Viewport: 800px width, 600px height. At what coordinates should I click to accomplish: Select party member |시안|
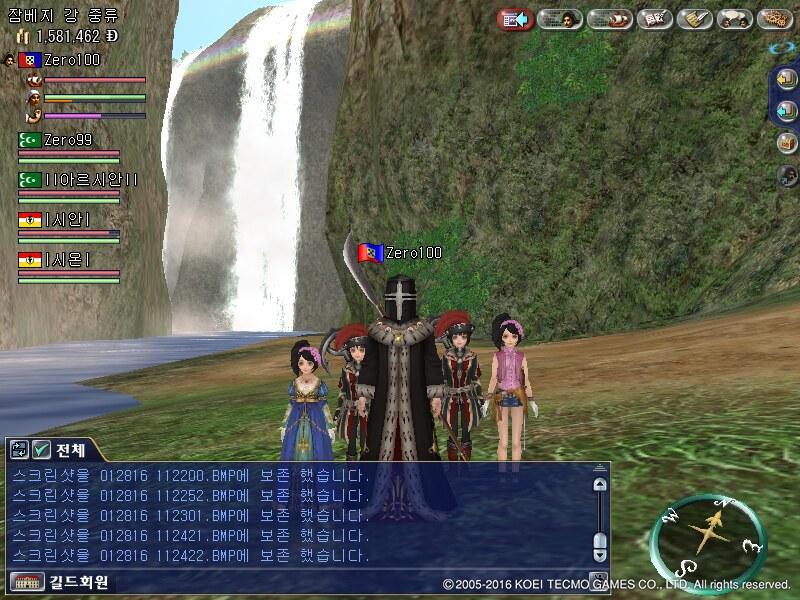coord(67,220)
